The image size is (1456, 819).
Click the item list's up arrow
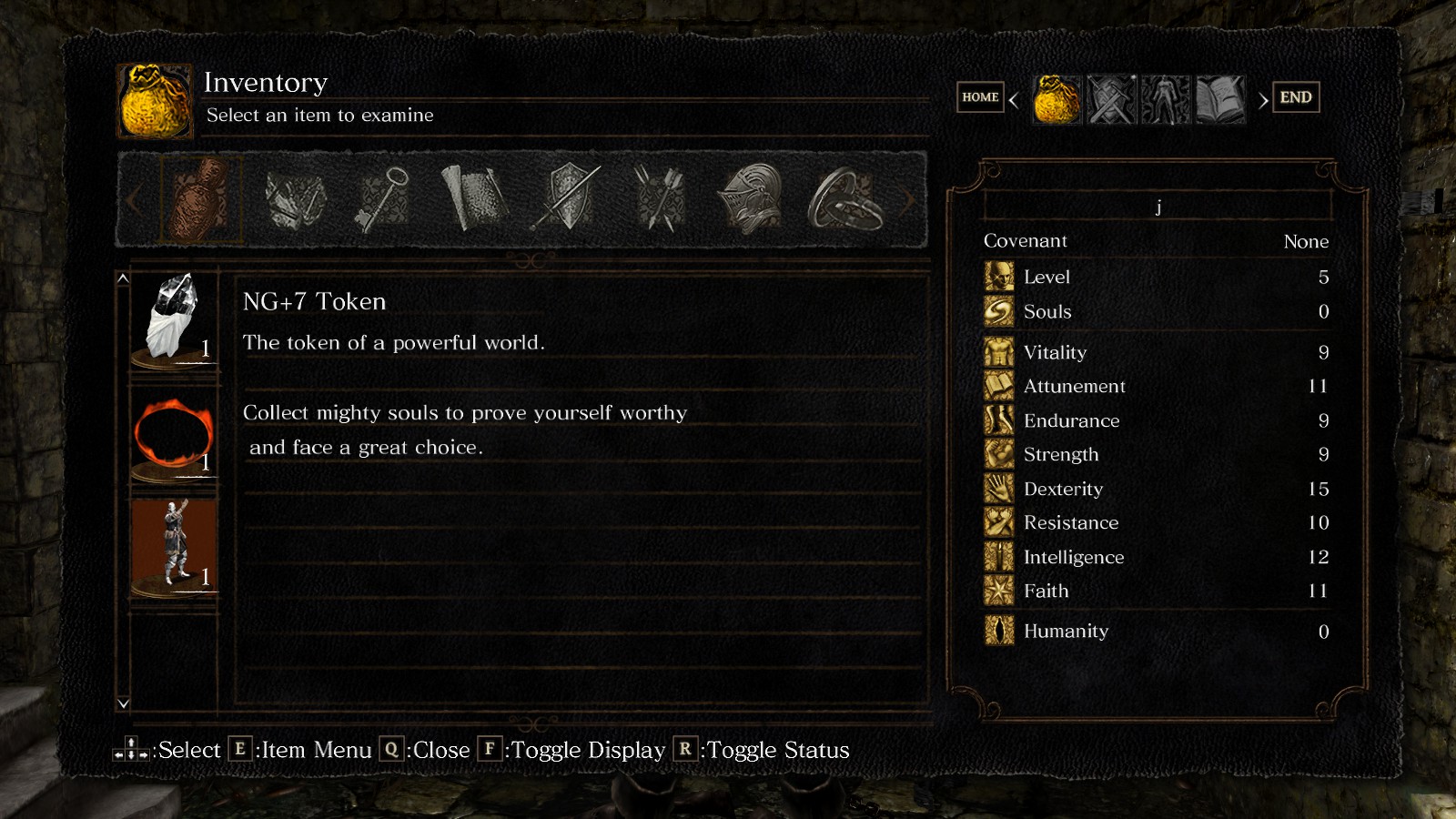[x=123, y=278]
